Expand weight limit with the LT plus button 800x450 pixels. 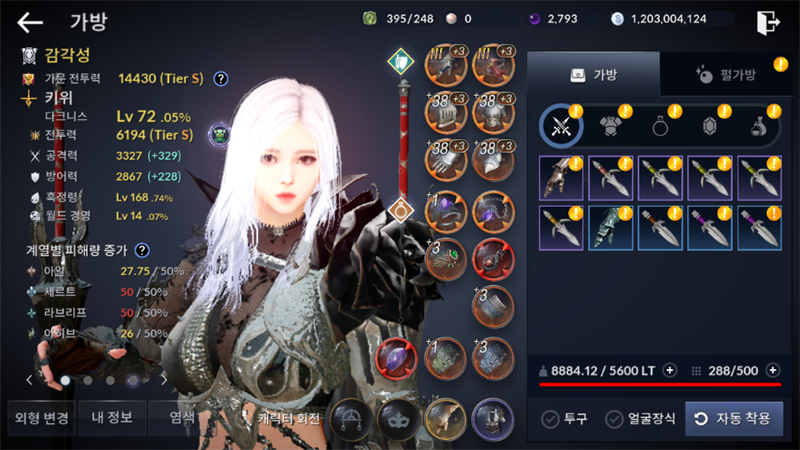click(x=670, y=370)
